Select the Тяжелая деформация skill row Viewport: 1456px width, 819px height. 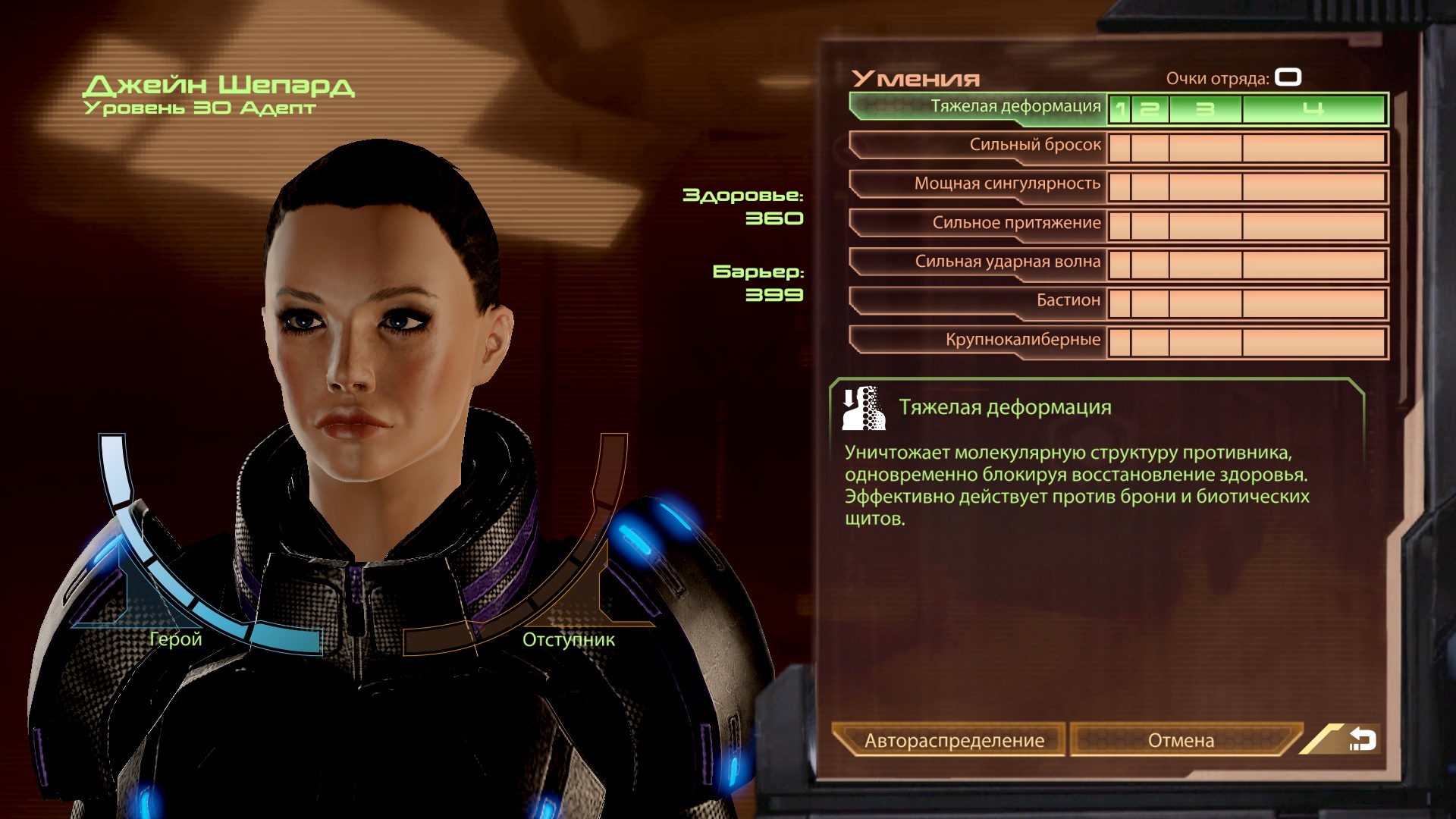pos(978,107)
